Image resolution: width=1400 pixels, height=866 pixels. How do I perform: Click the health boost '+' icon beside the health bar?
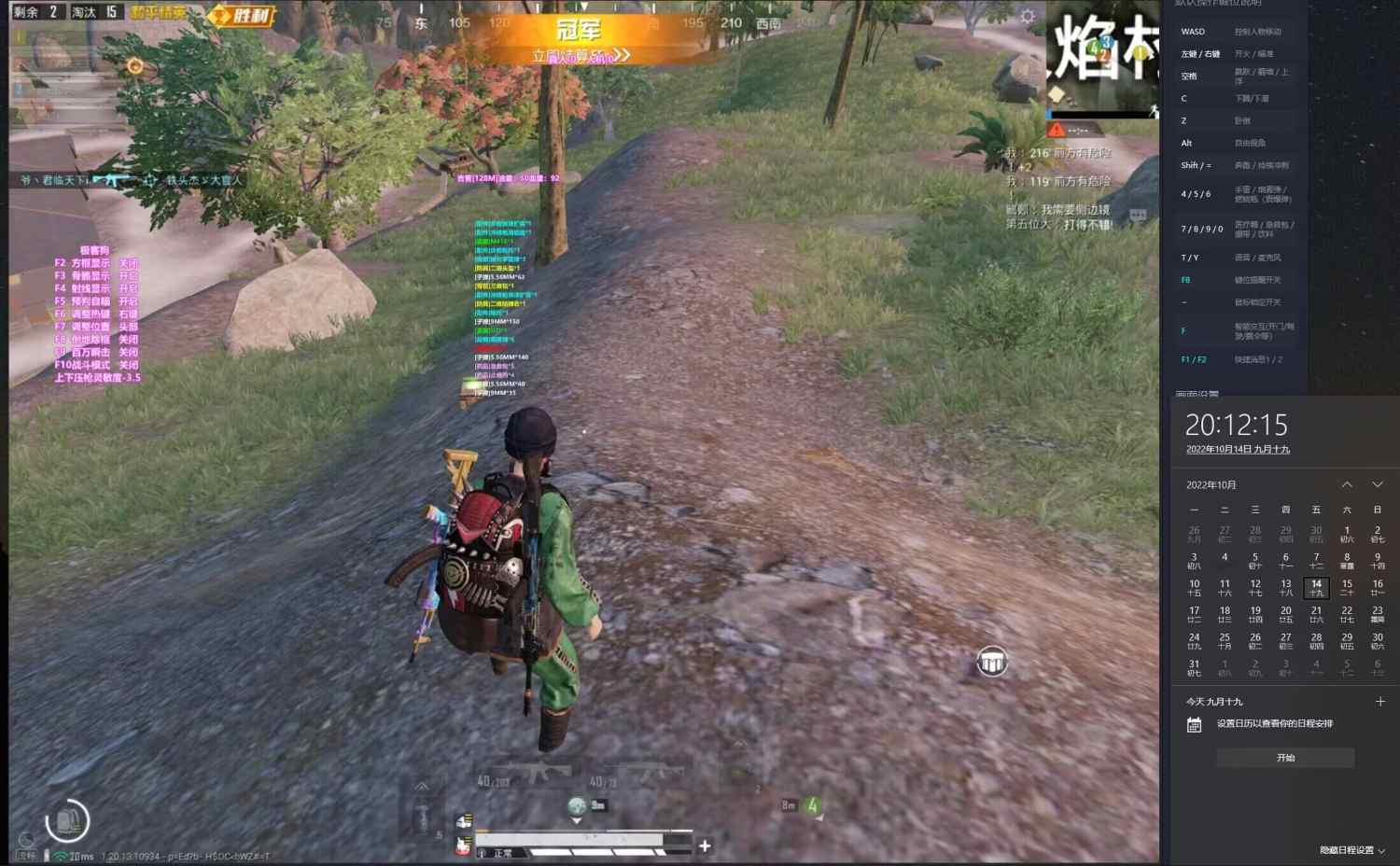705,845
